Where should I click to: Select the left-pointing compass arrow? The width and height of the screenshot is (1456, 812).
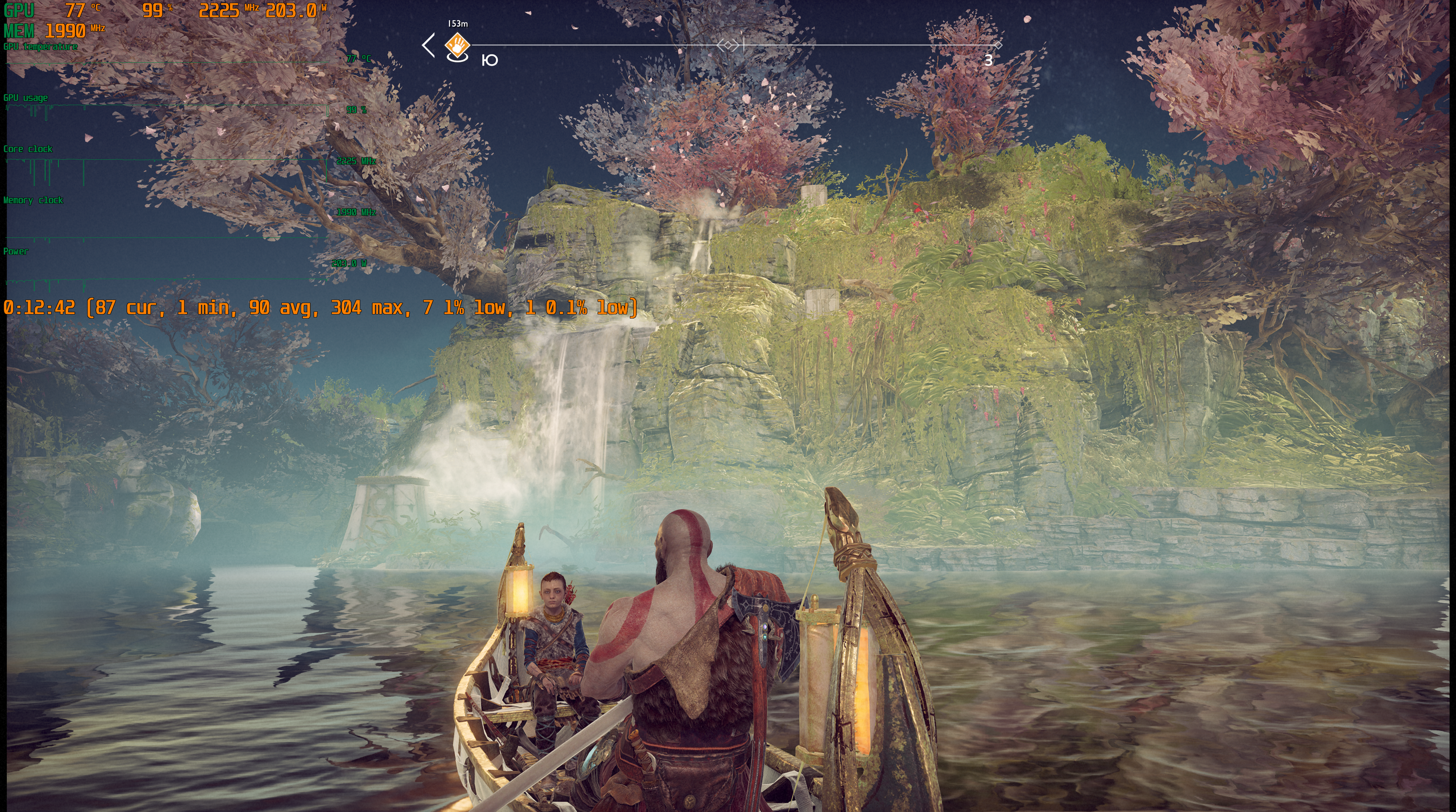(429, 45)
